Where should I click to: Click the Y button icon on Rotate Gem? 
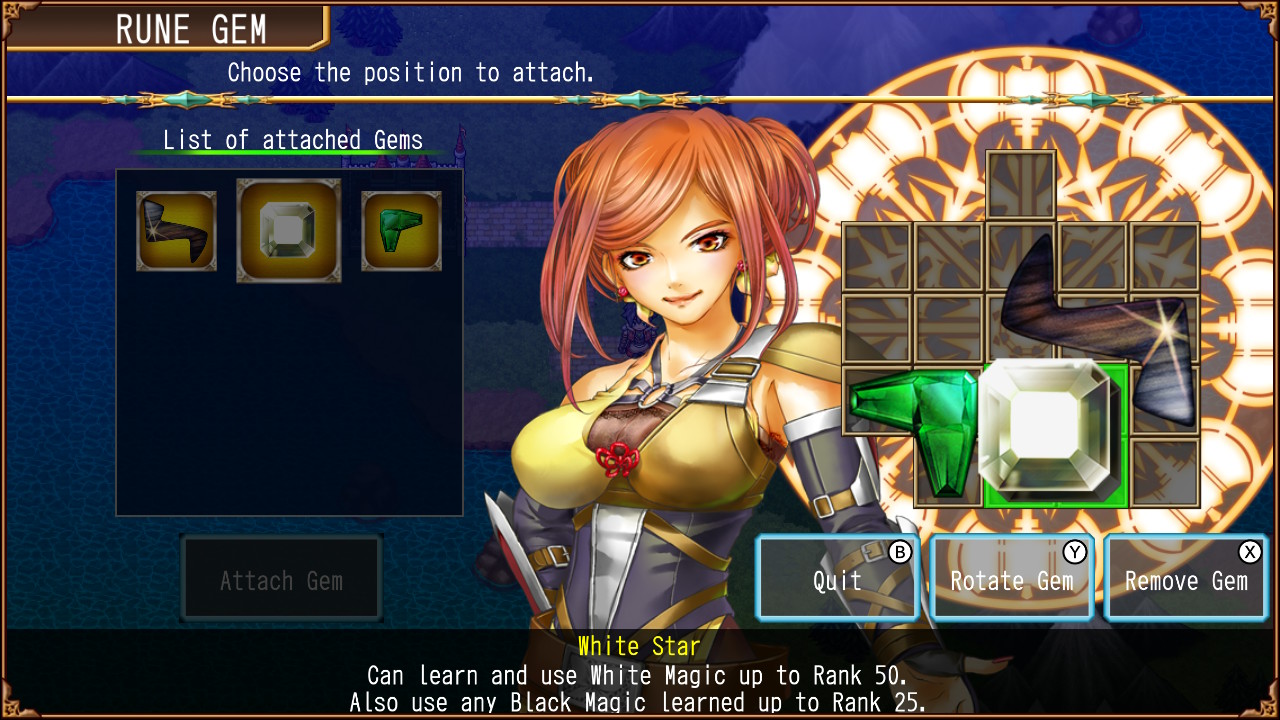coord(1073,551)
